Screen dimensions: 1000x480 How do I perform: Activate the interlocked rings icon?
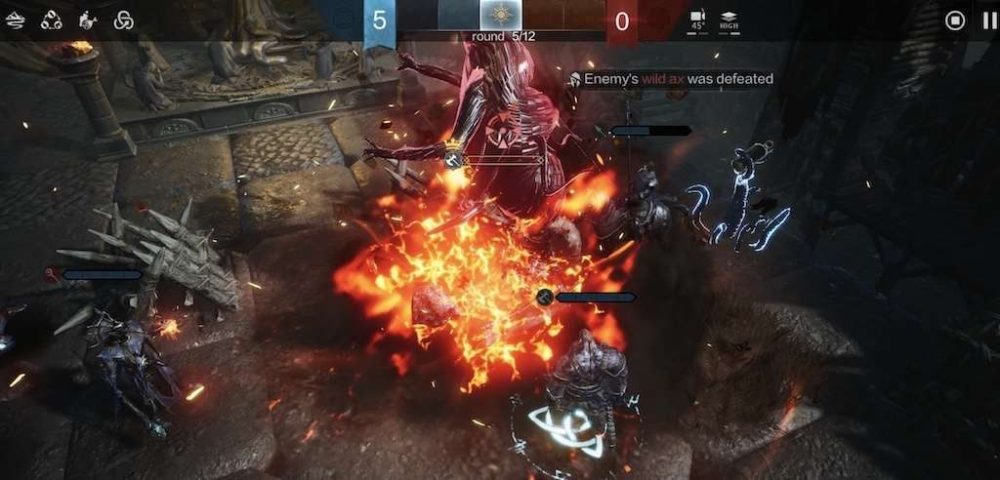[x=124, y=20]
